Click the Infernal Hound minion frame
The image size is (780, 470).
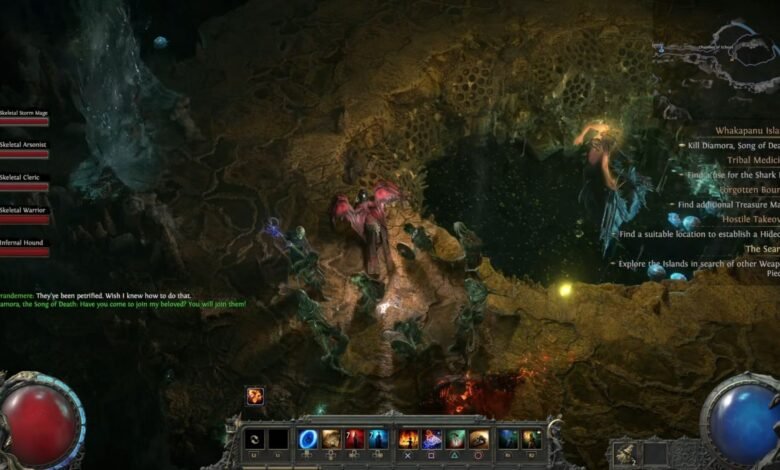(x=24, y=247)
